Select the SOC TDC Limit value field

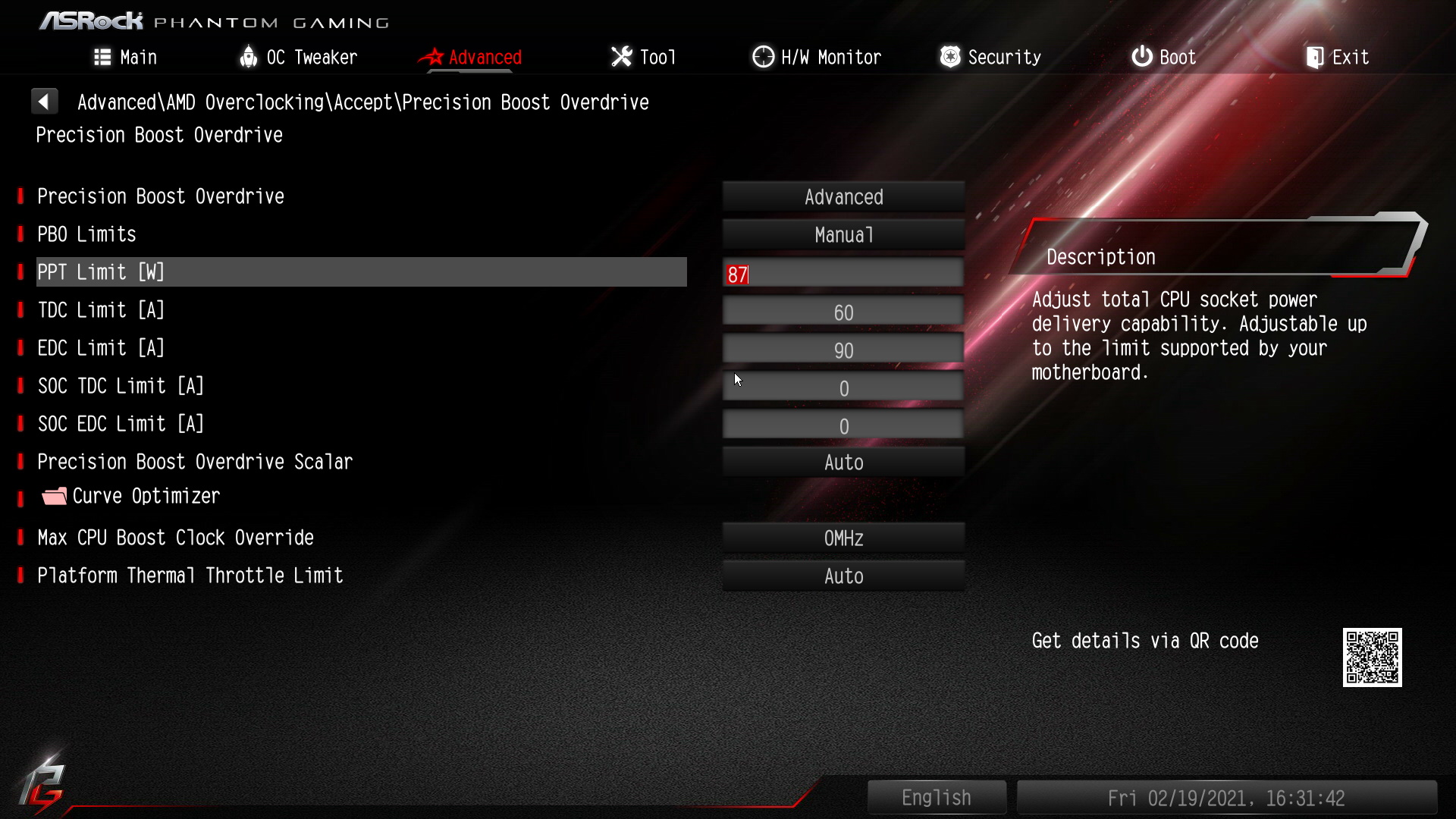point(843,388)
